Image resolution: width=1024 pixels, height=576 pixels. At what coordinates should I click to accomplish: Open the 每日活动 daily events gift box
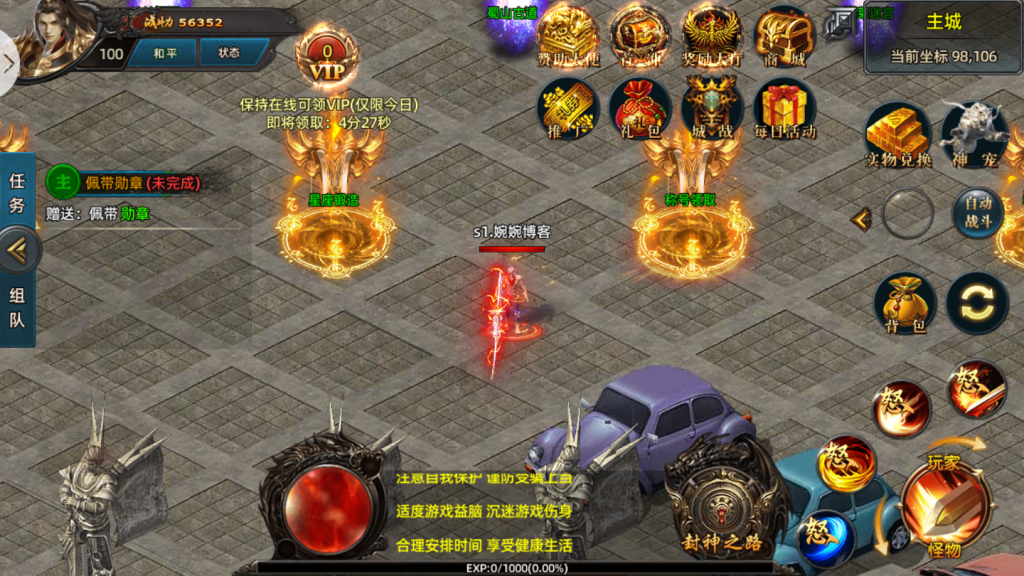point(783,107)
